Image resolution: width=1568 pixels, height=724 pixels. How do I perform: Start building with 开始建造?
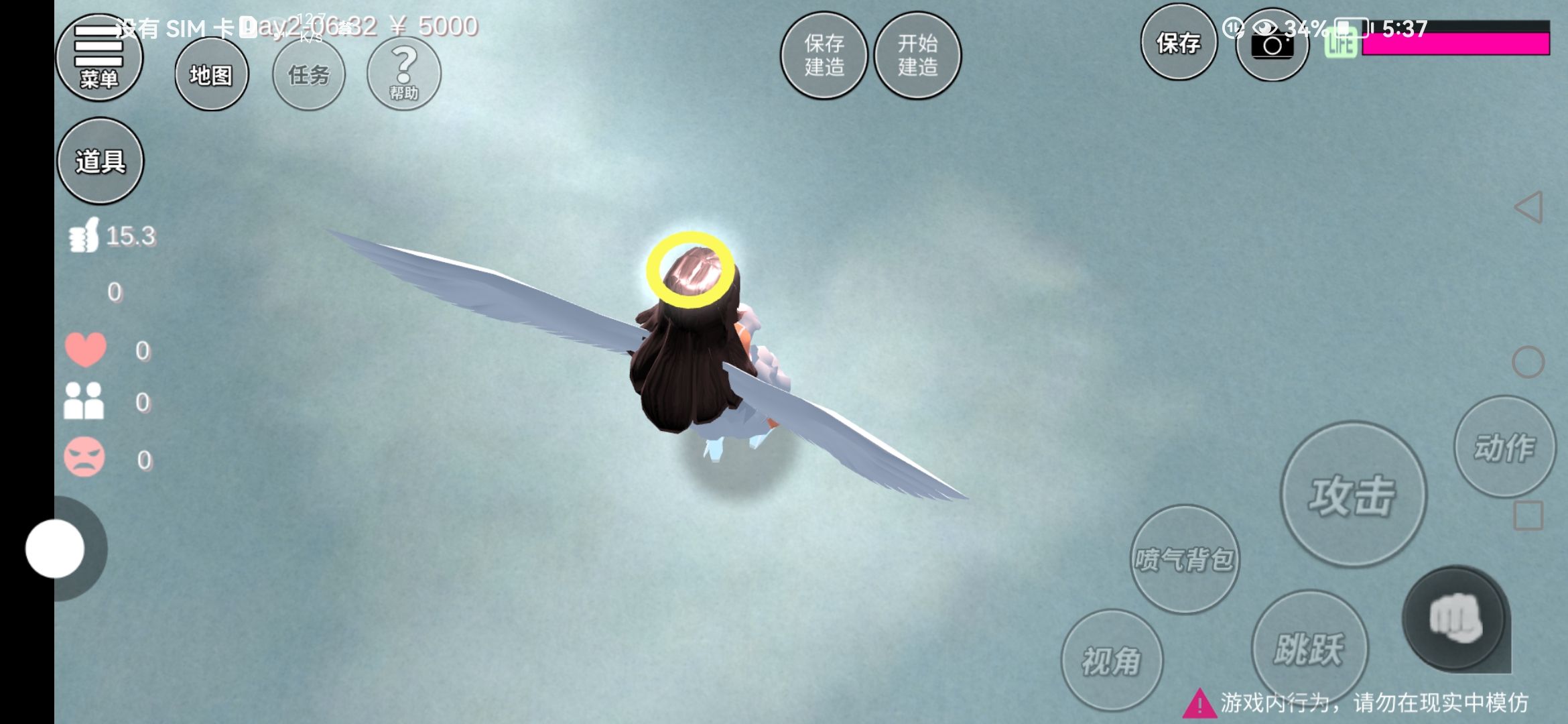point(917,56)
